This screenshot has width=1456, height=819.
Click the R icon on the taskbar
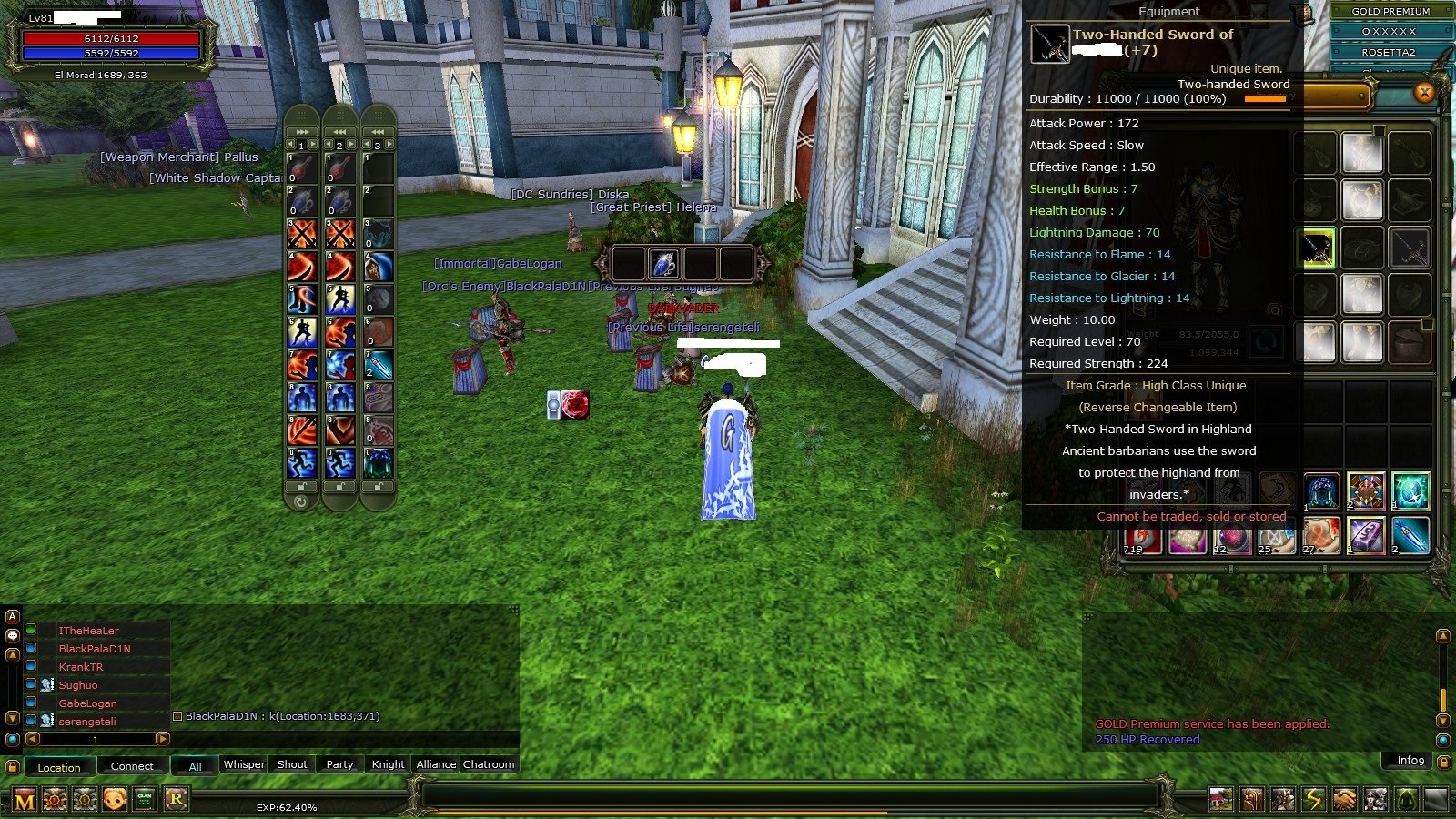pos(177,798)
